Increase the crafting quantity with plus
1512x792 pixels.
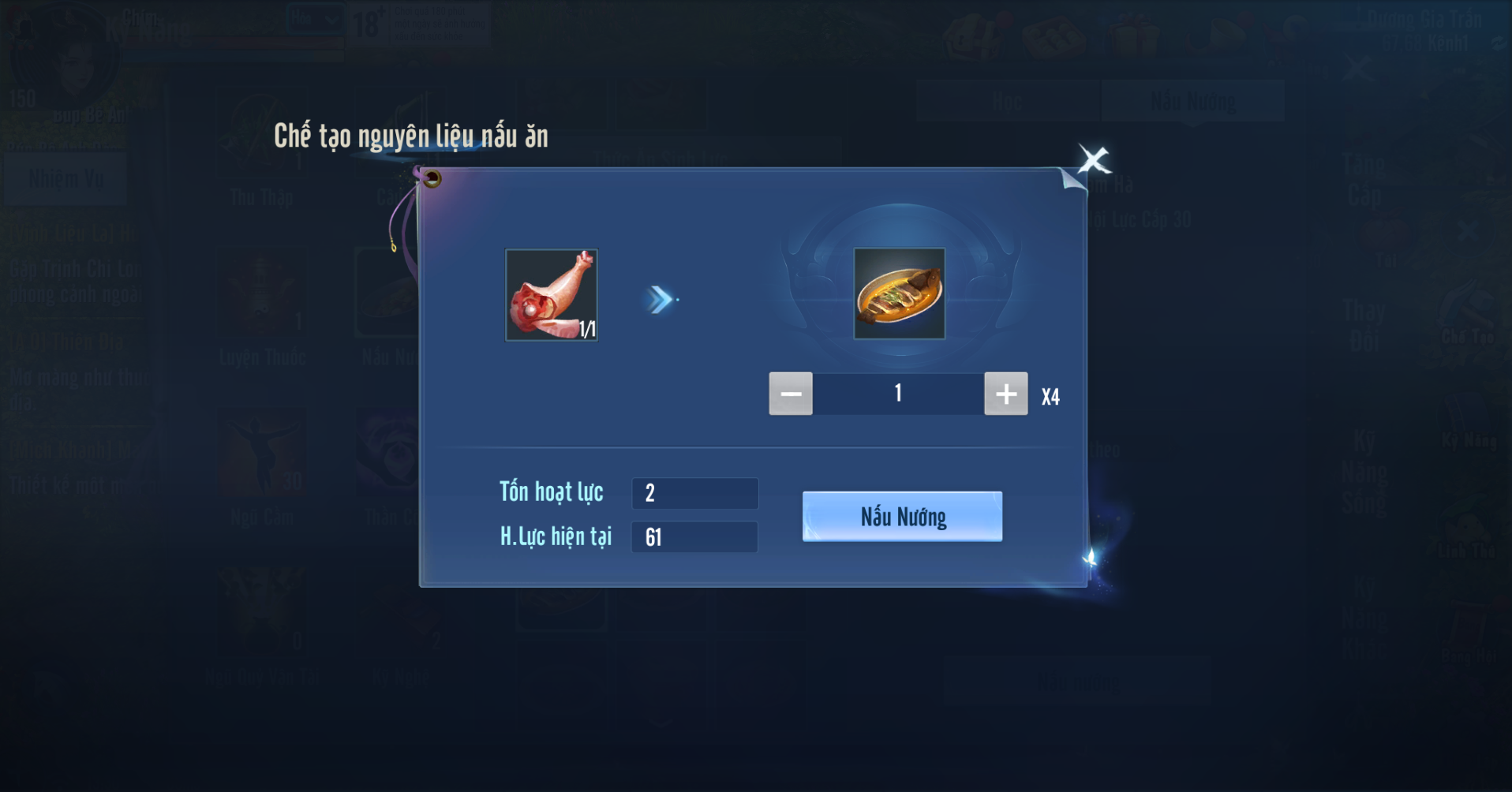[x=1005, y=394]
